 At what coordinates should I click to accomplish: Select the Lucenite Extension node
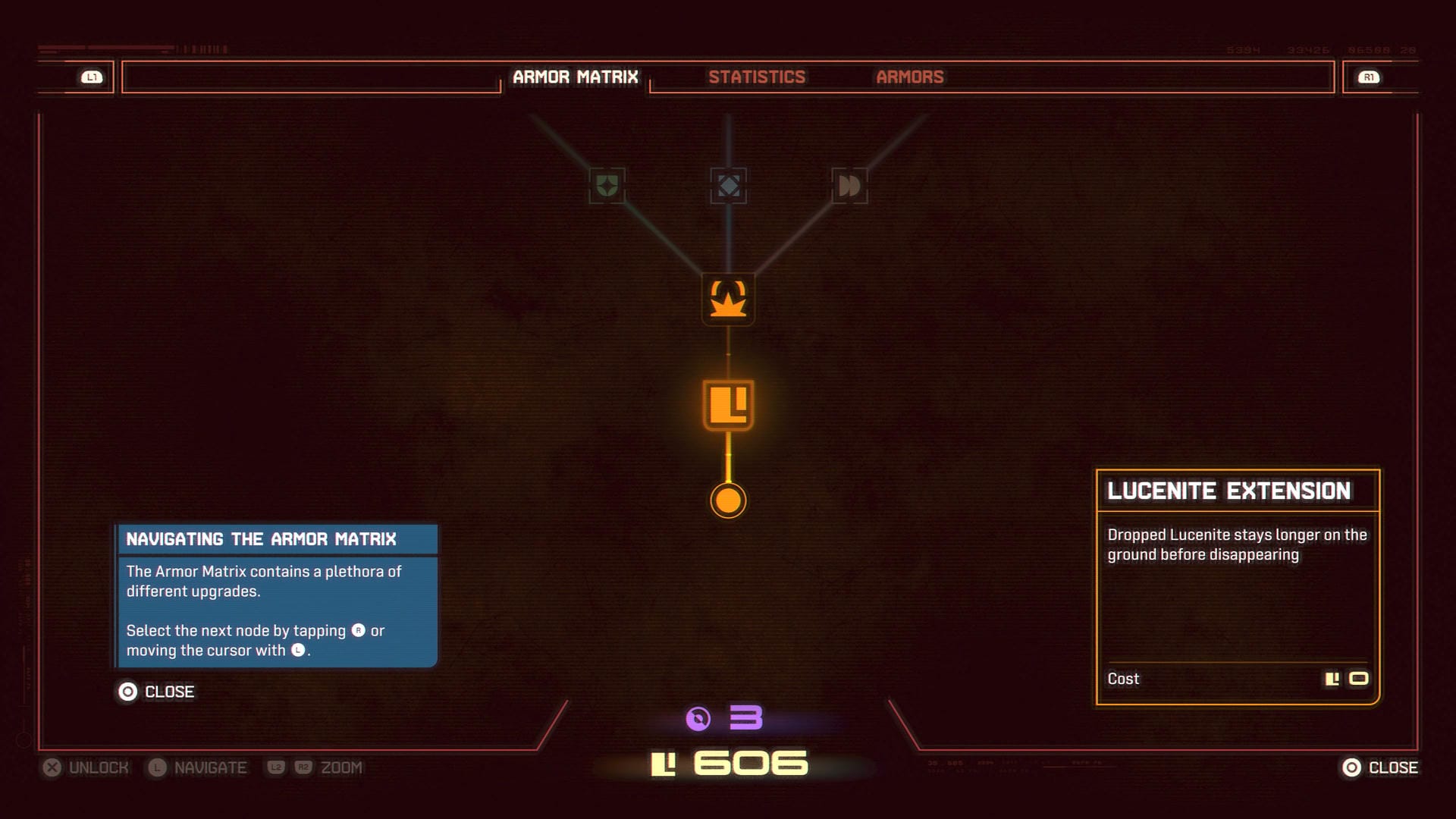728,405
